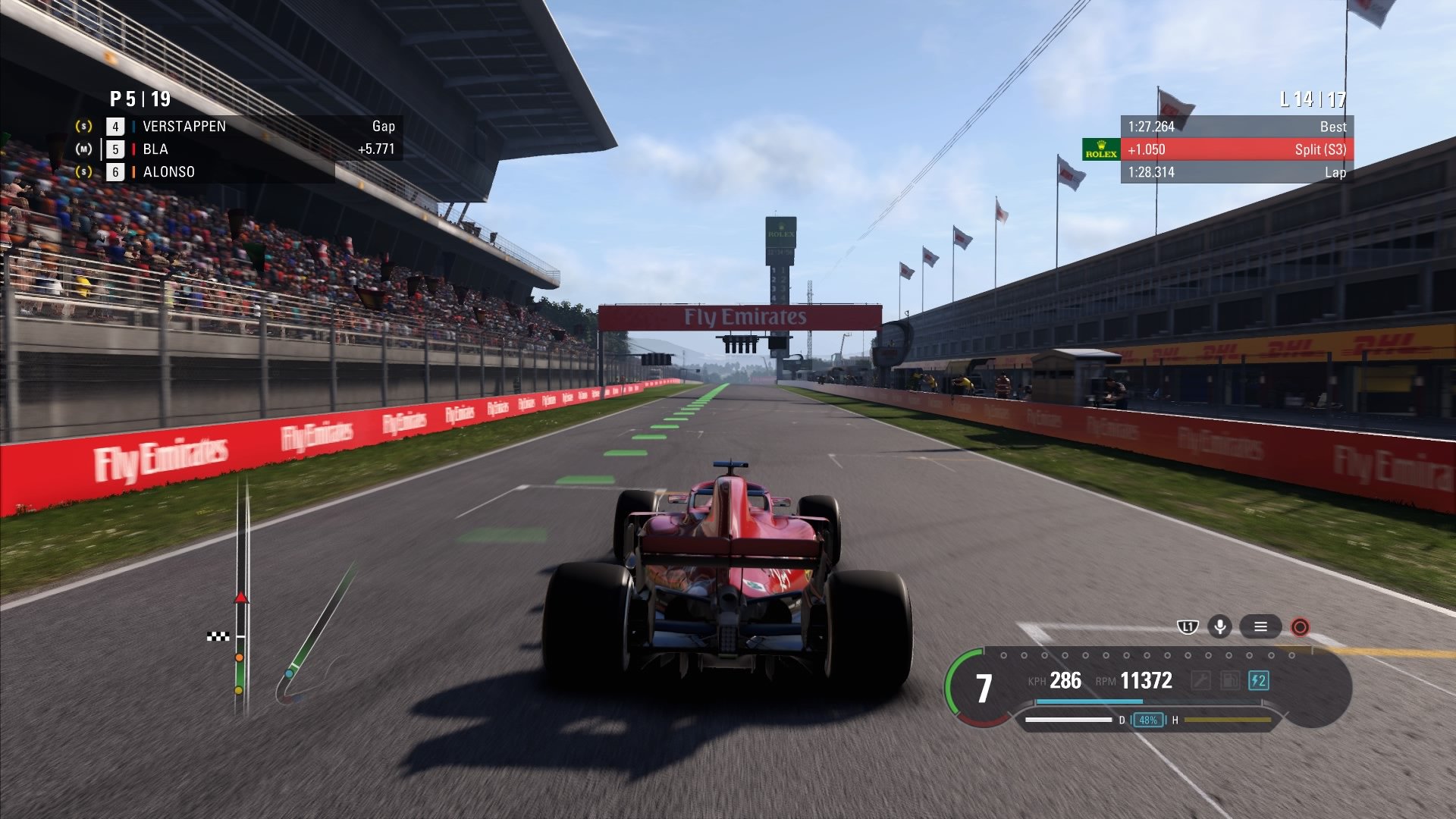
Task: Click the microphone voice chat icon
Action: coord(1220,627)
